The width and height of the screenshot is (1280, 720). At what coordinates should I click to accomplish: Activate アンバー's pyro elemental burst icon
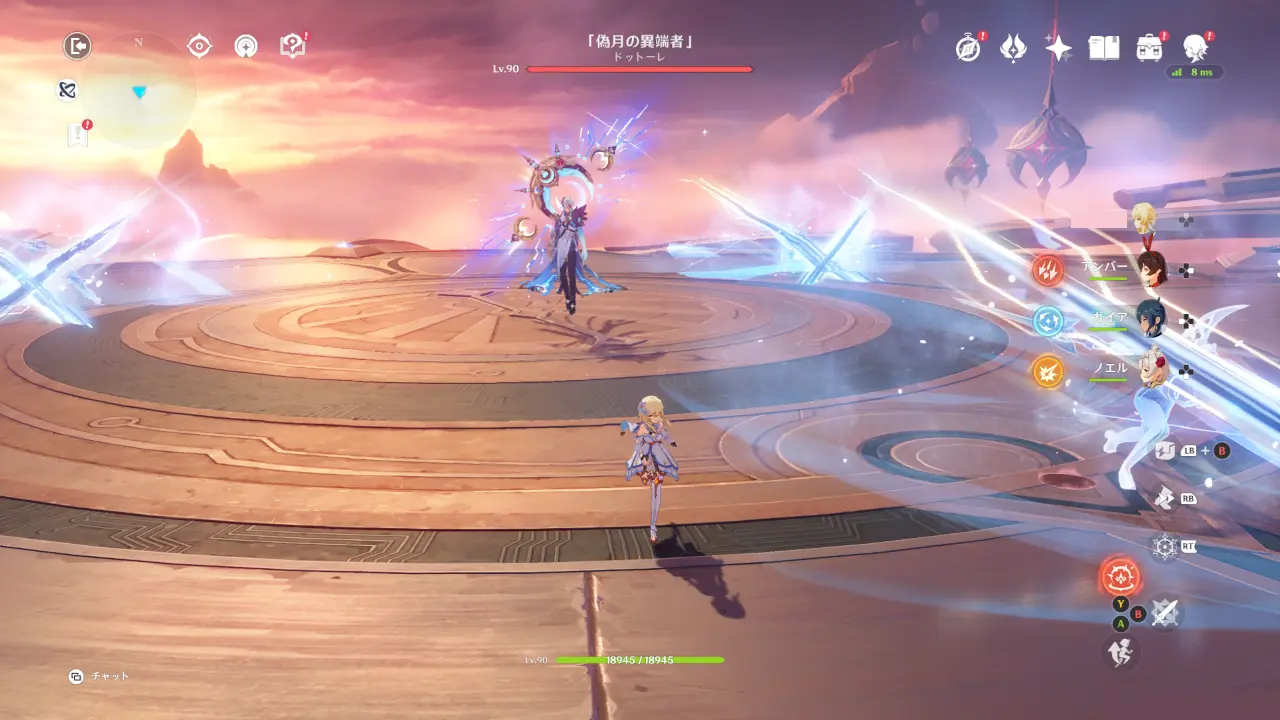[1048, 270]
